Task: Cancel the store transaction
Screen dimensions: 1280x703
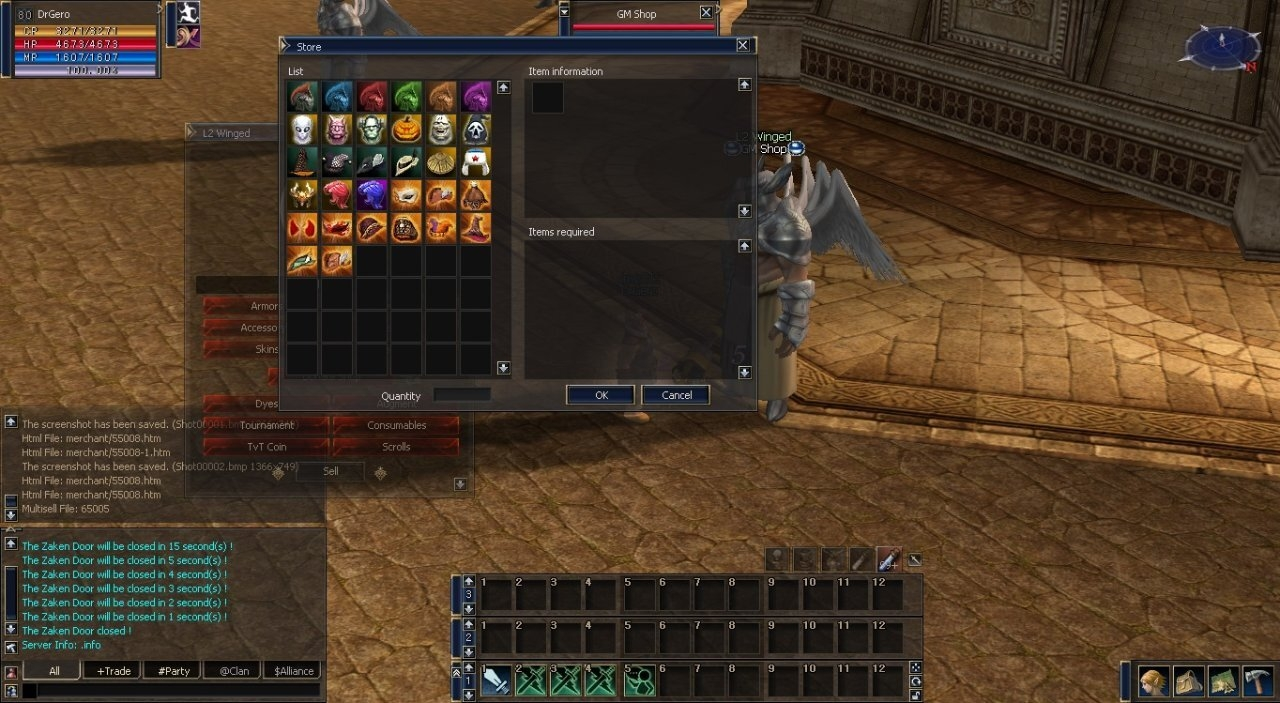Action: pyautogui.click(x=676, y=395)
